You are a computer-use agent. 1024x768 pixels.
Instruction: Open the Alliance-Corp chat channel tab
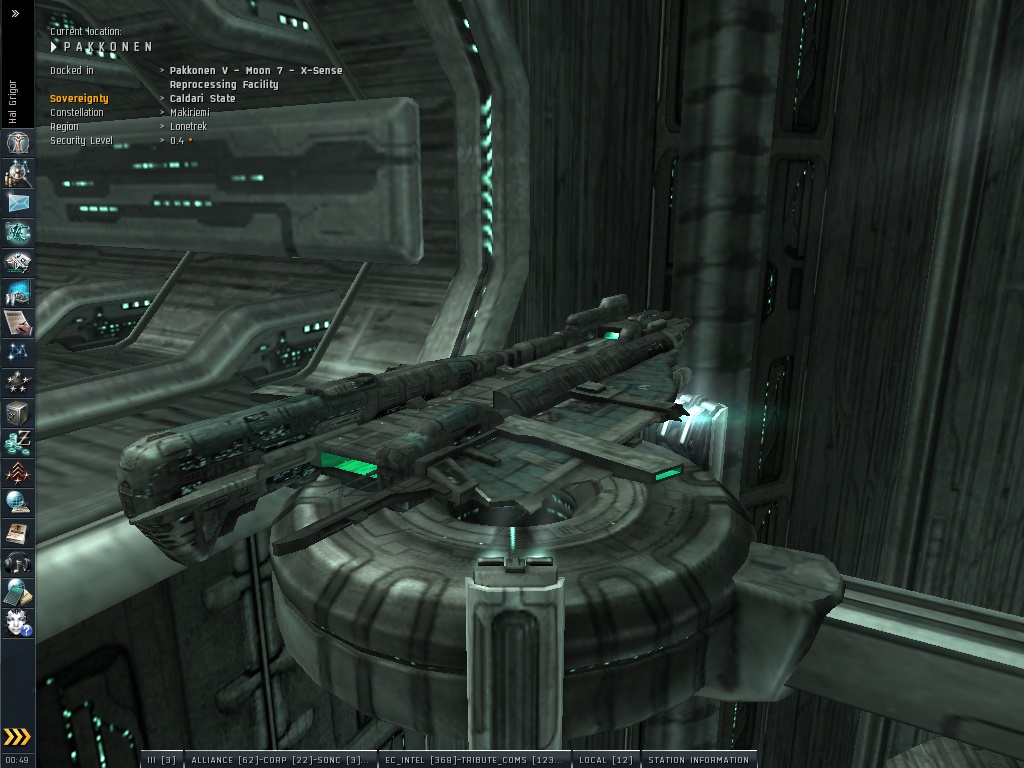click(278, 760)
